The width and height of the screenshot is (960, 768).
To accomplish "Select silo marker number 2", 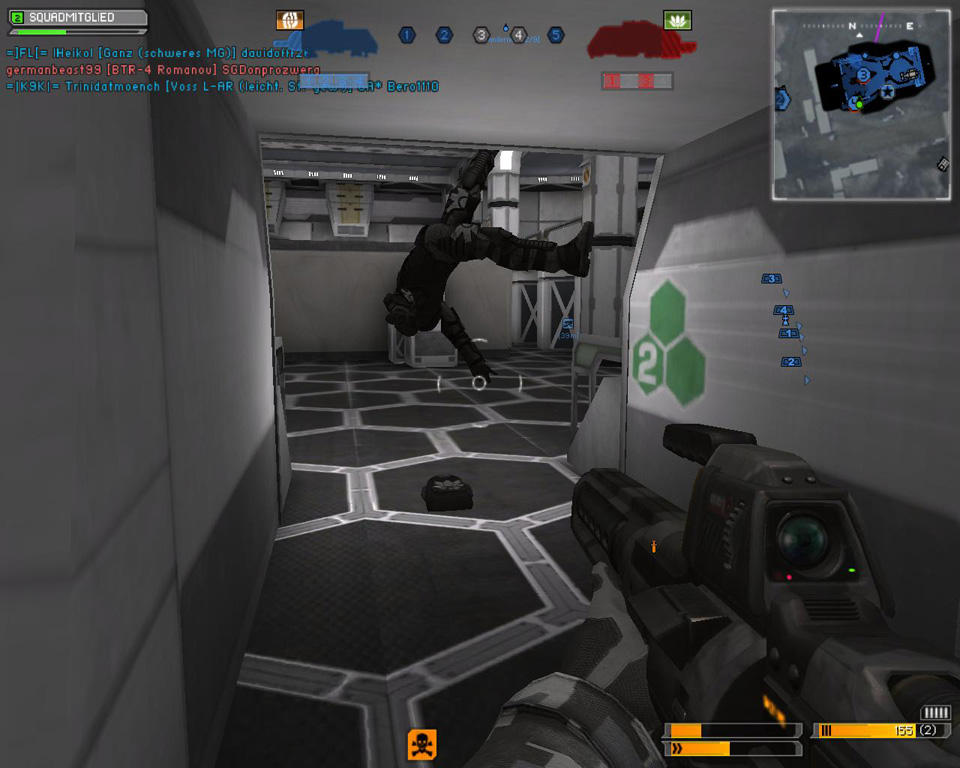I will tap(444, 35).
